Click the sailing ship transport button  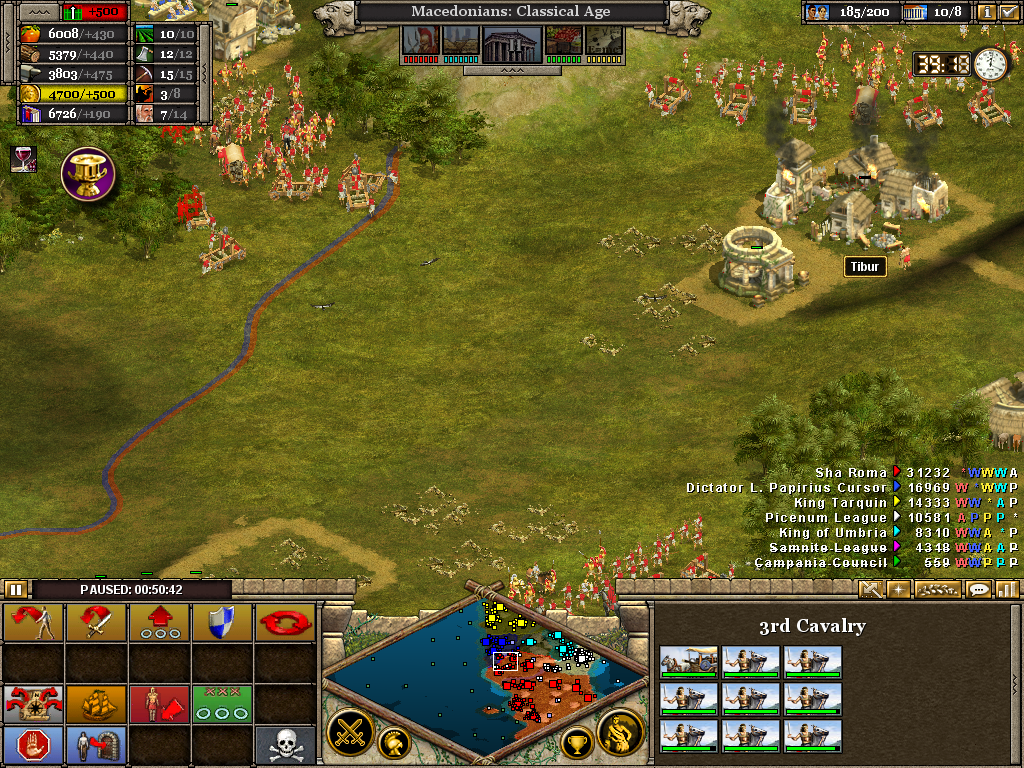tap(96, 704)
